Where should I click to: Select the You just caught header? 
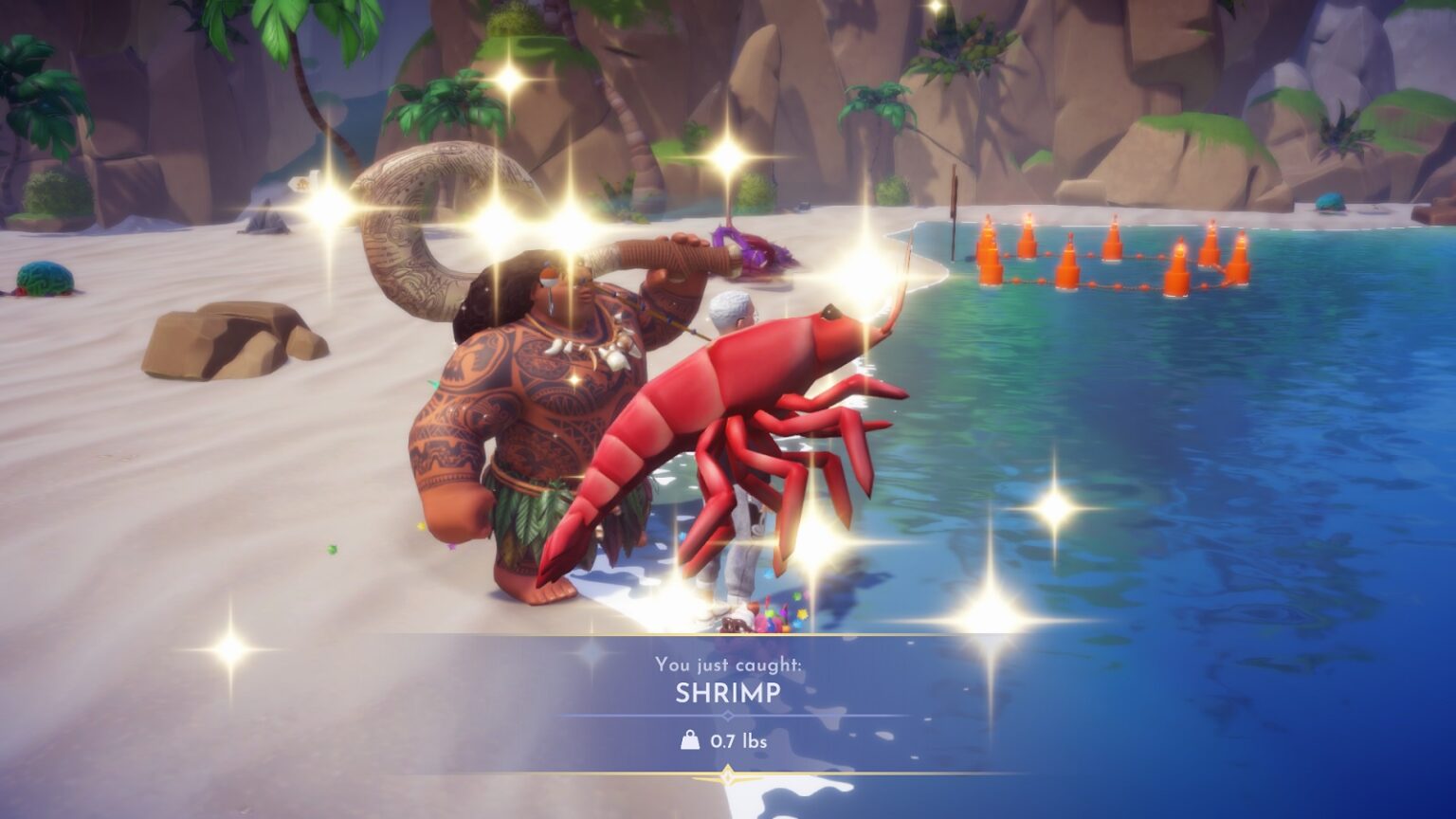coord(728,666)
